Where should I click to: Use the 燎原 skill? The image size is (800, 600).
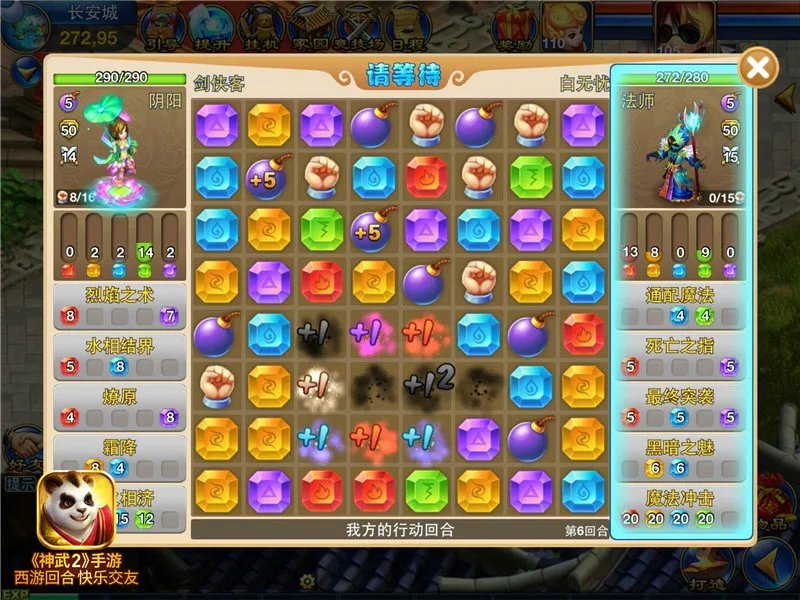[x=120, y=405]
